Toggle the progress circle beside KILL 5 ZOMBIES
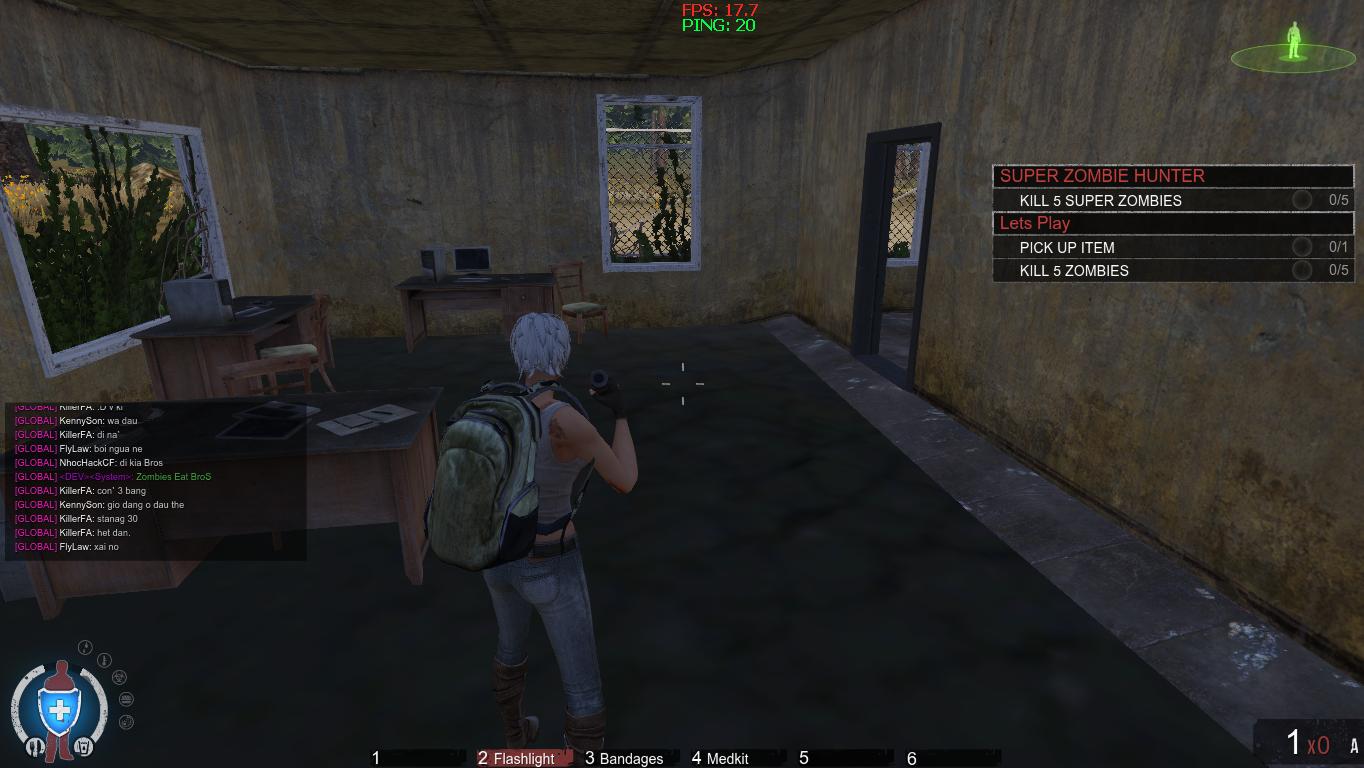The image size is (1364, 768). 1302,270
